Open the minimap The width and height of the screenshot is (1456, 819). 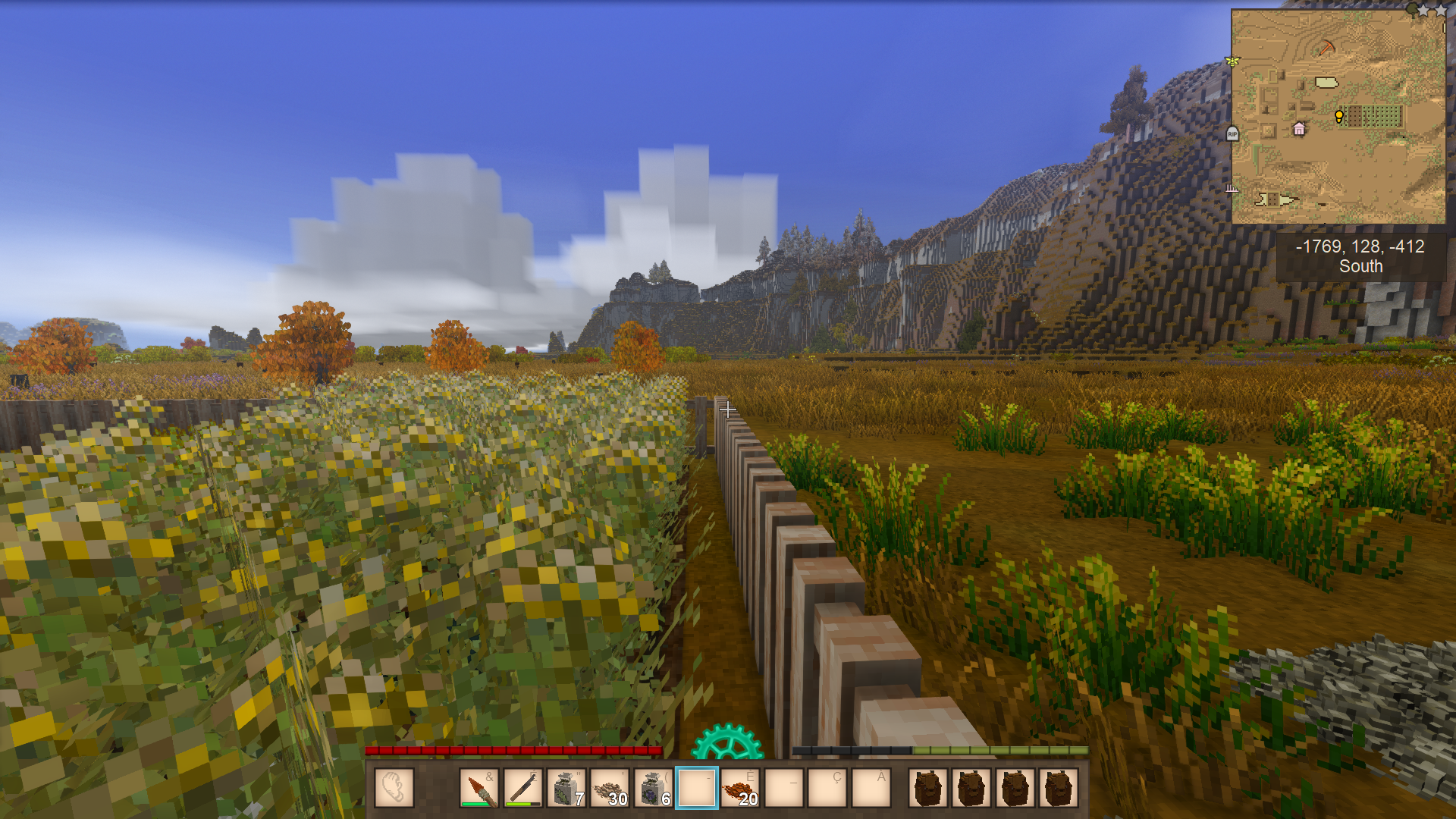point(1338,117)
